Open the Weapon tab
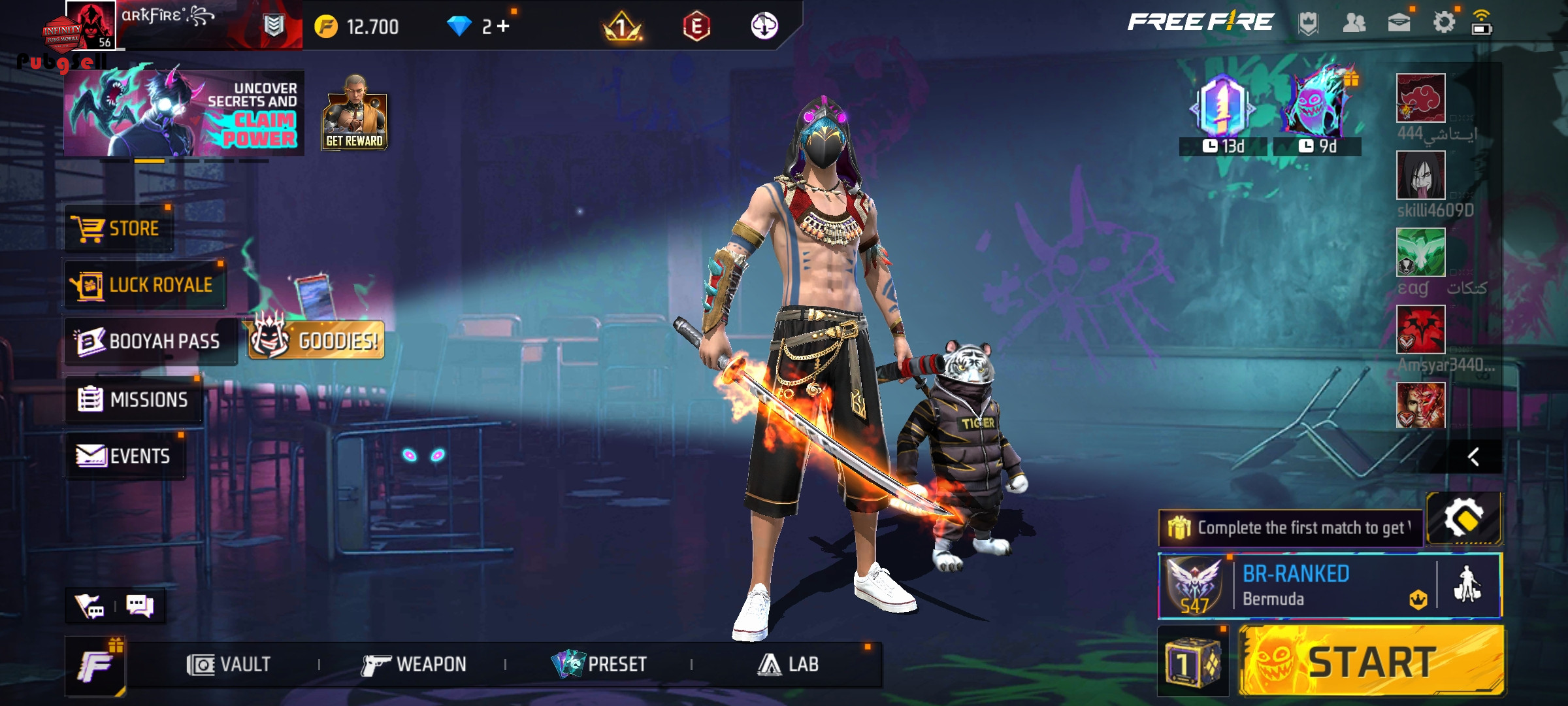Screen dimensions: 1568x706 tap(414, 665)
